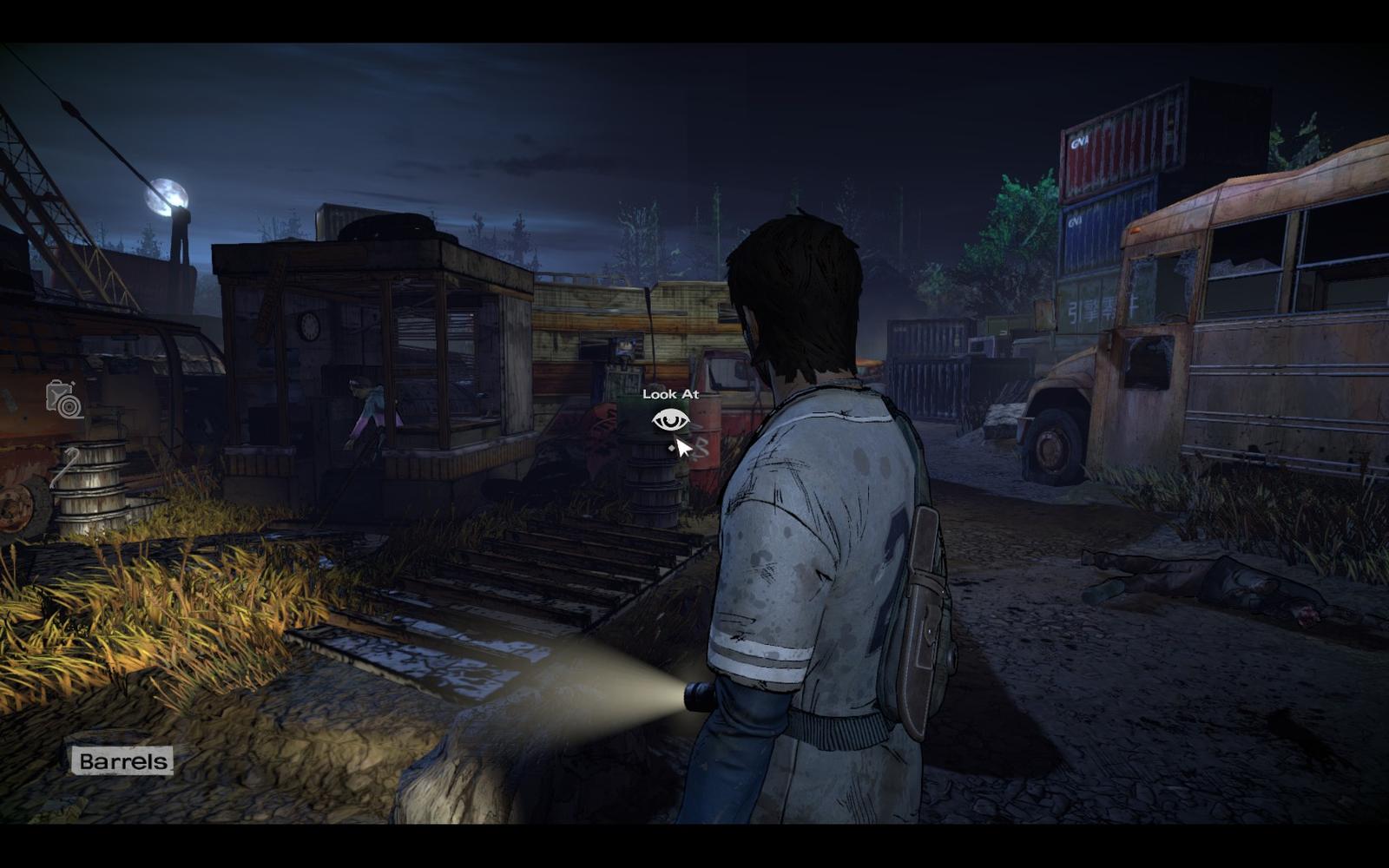
Task: Click the Look At eye icon
Action: point(670,421)
